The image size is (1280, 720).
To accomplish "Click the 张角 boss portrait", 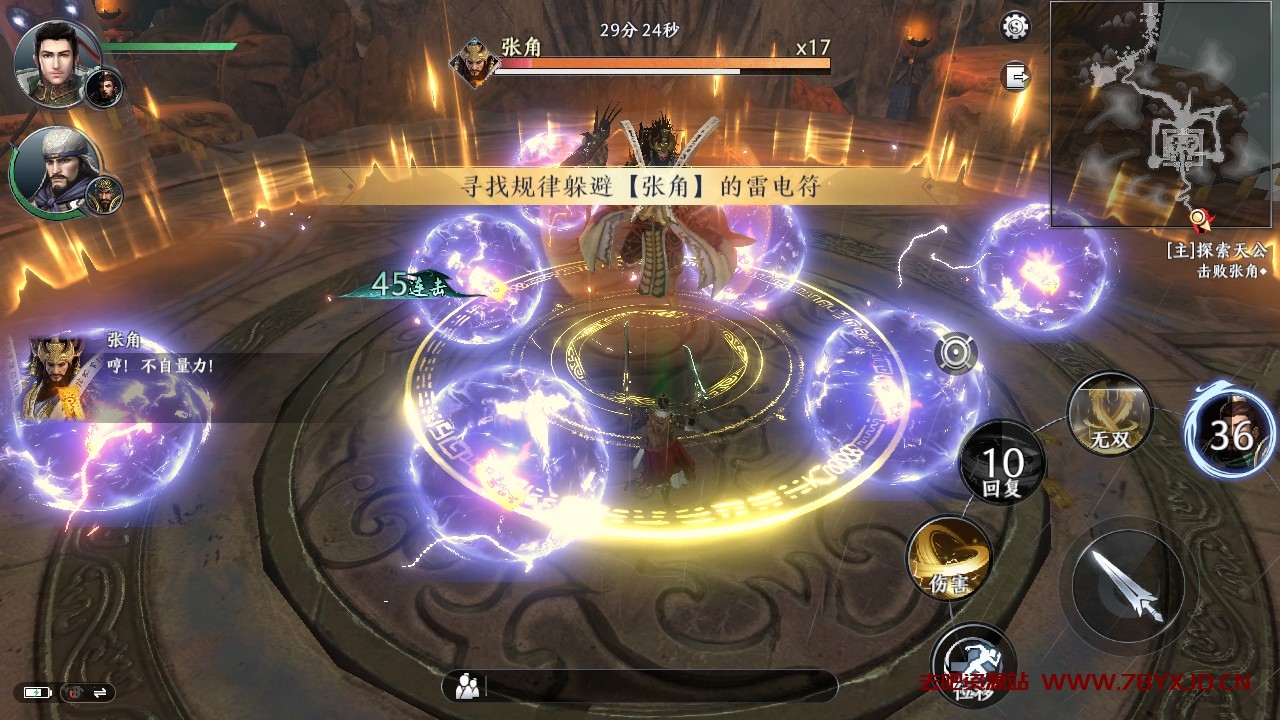I will coord(475,62).
